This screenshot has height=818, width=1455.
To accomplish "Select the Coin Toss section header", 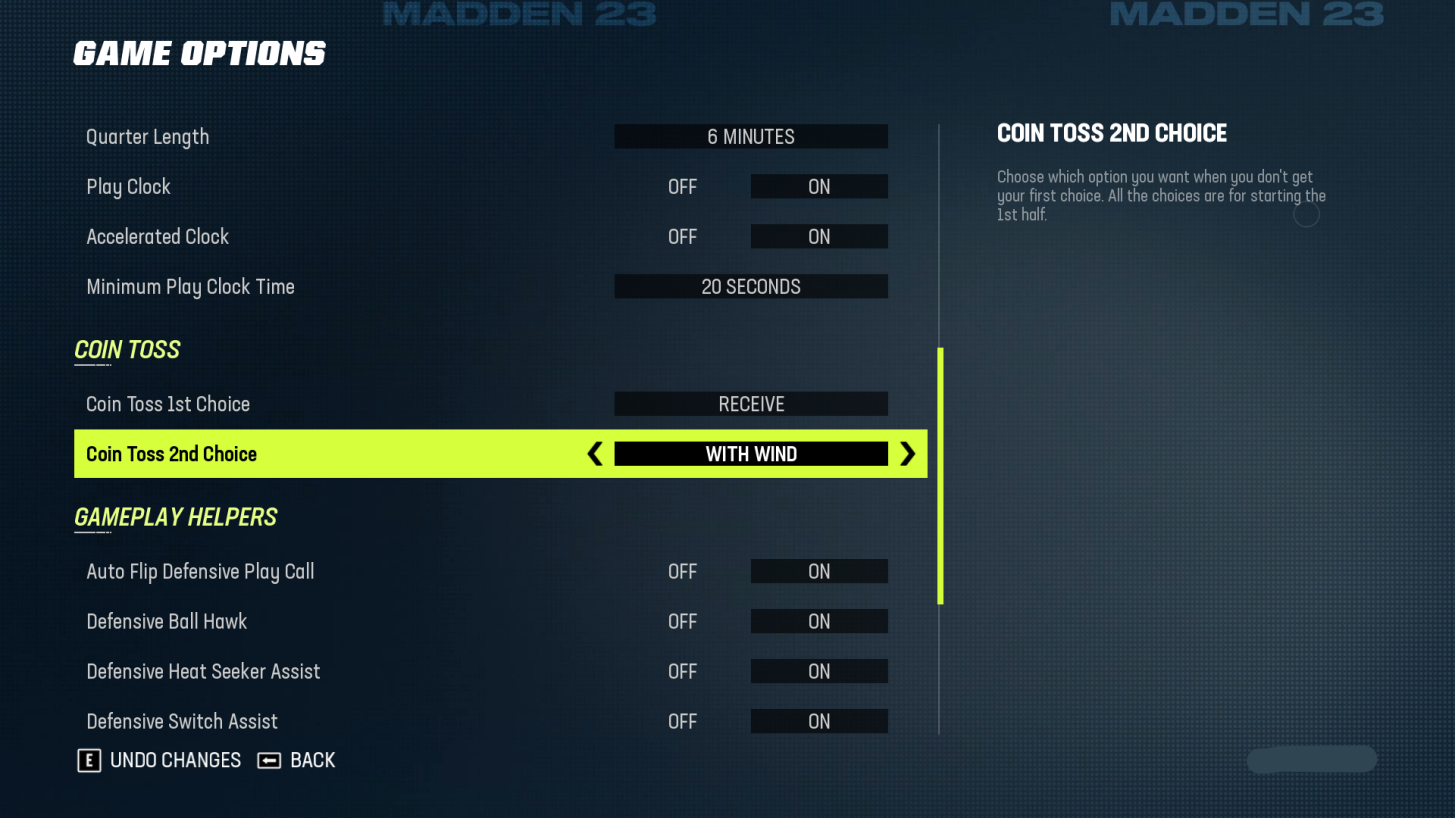I will pyautogui.click(x=127, y=349).
